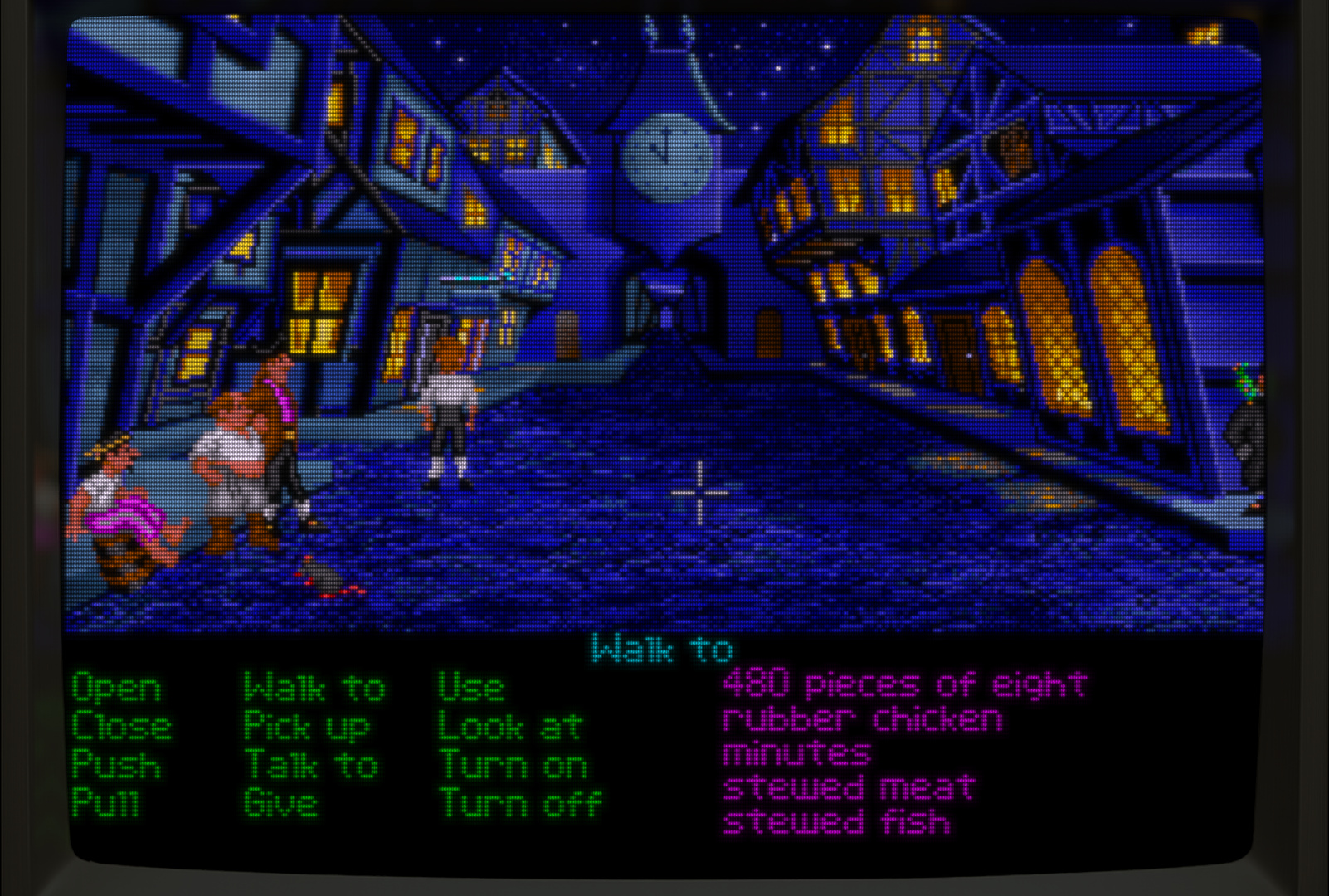Select the Open verb
1329x896 pixels.
116,689
